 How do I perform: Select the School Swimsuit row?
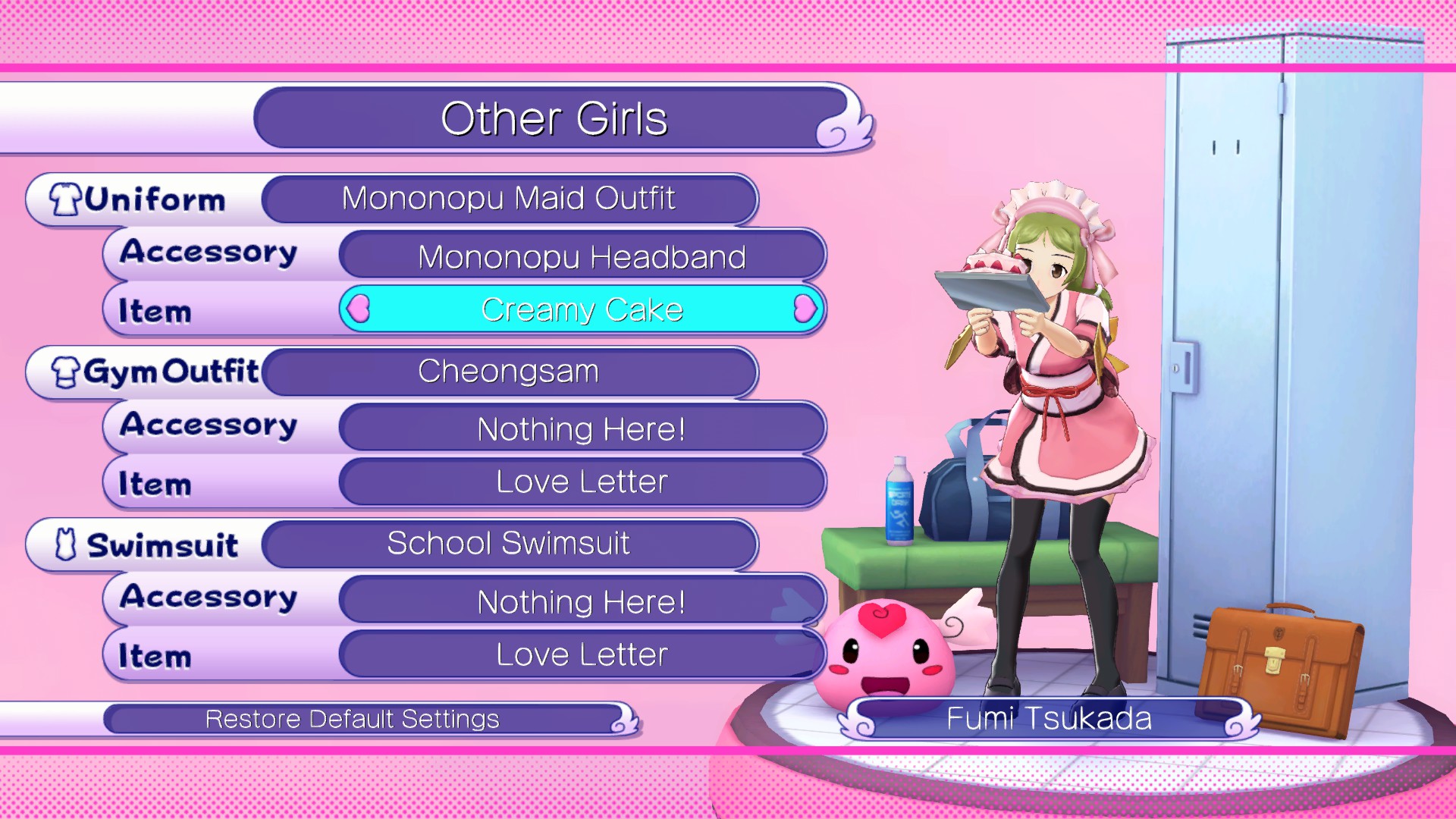click(508, 544)
